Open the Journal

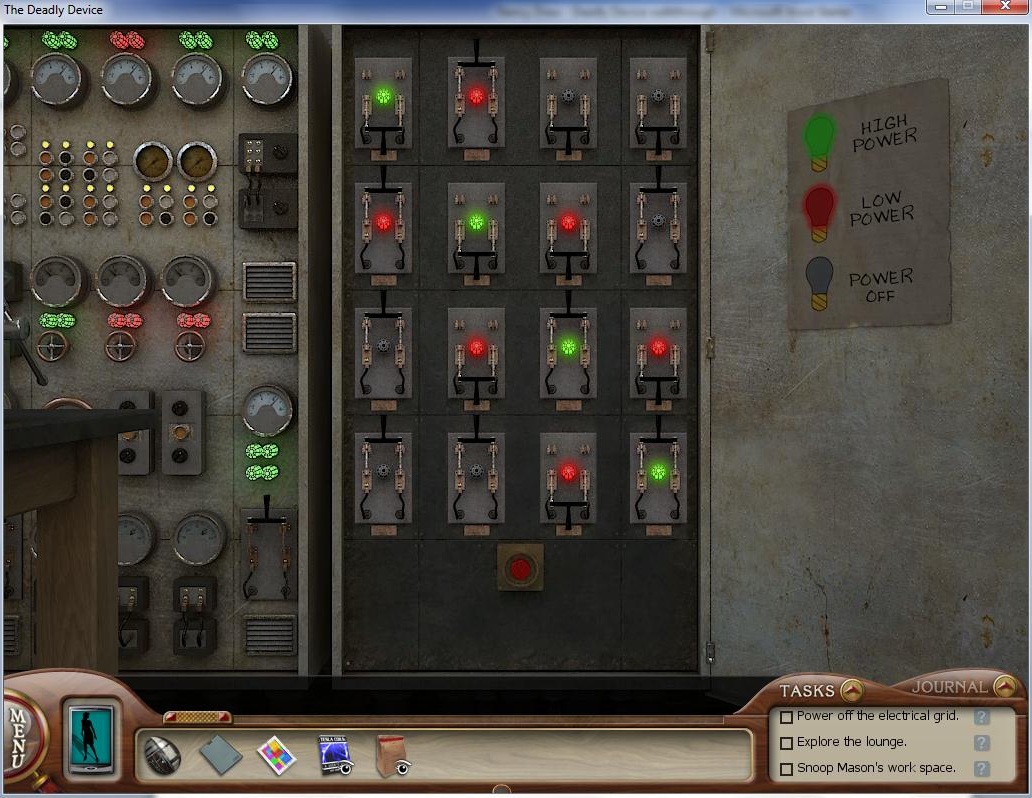pos(1005,686)
